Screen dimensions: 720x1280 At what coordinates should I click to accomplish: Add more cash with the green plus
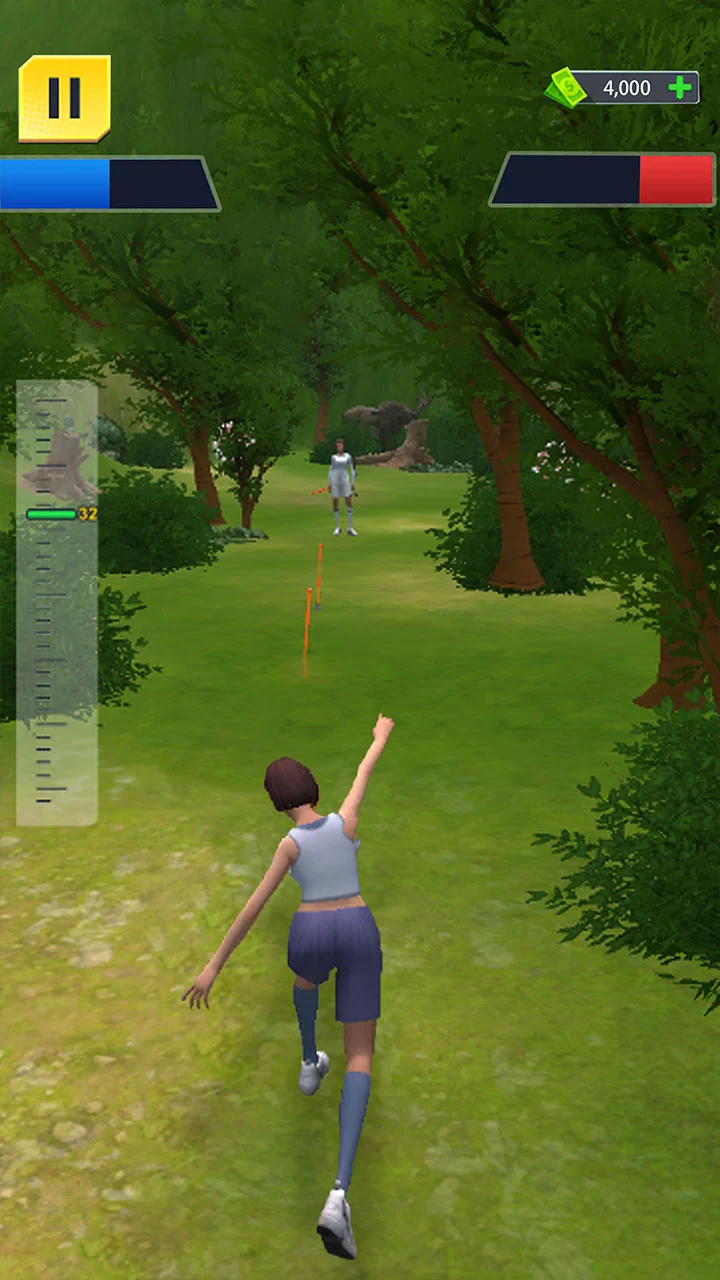click(680, 88)
